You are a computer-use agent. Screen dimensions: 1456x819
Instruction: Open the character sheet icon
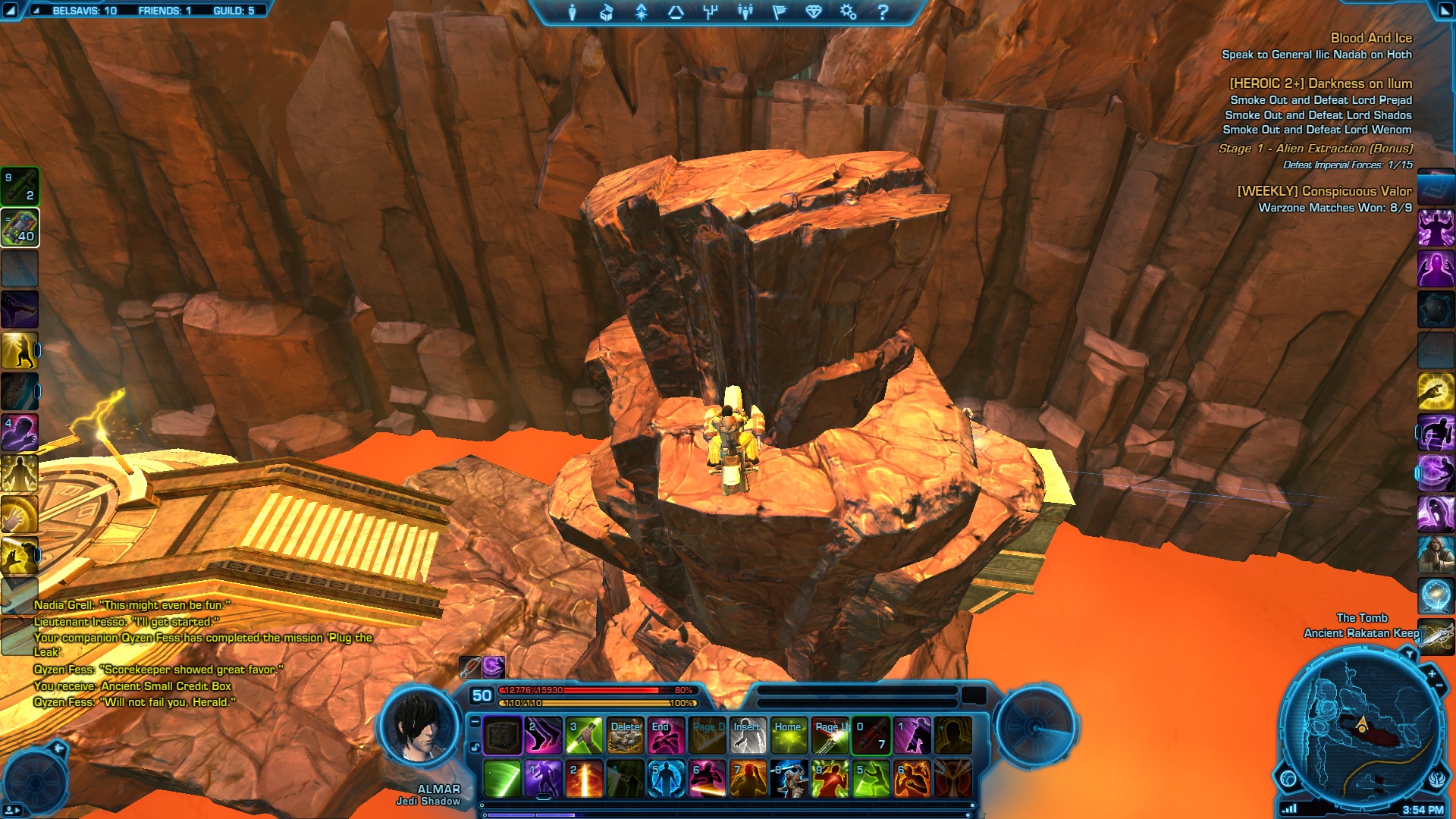[x=573, y=12]
